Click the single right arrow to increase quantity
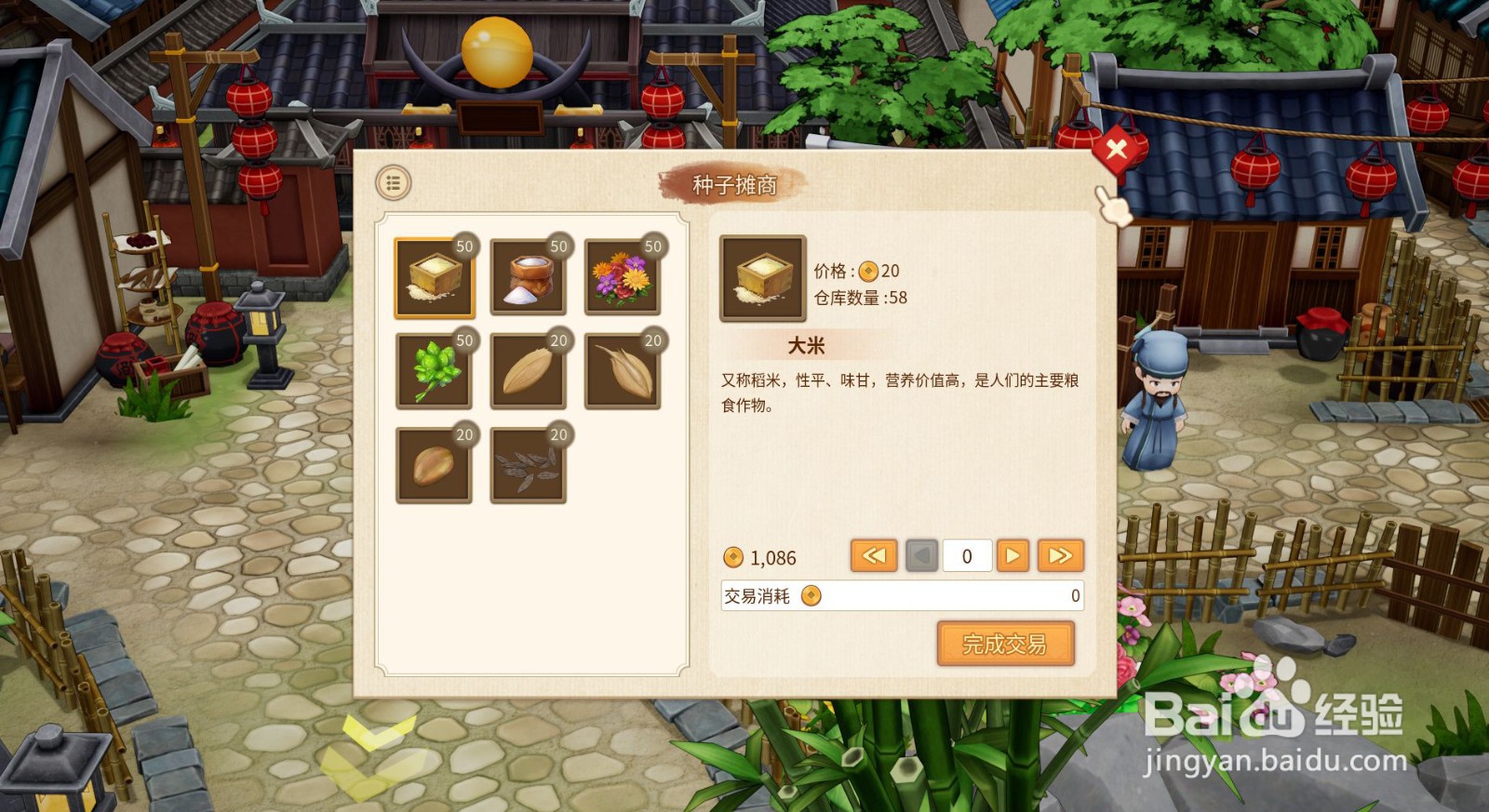 tap(1013, 555)
